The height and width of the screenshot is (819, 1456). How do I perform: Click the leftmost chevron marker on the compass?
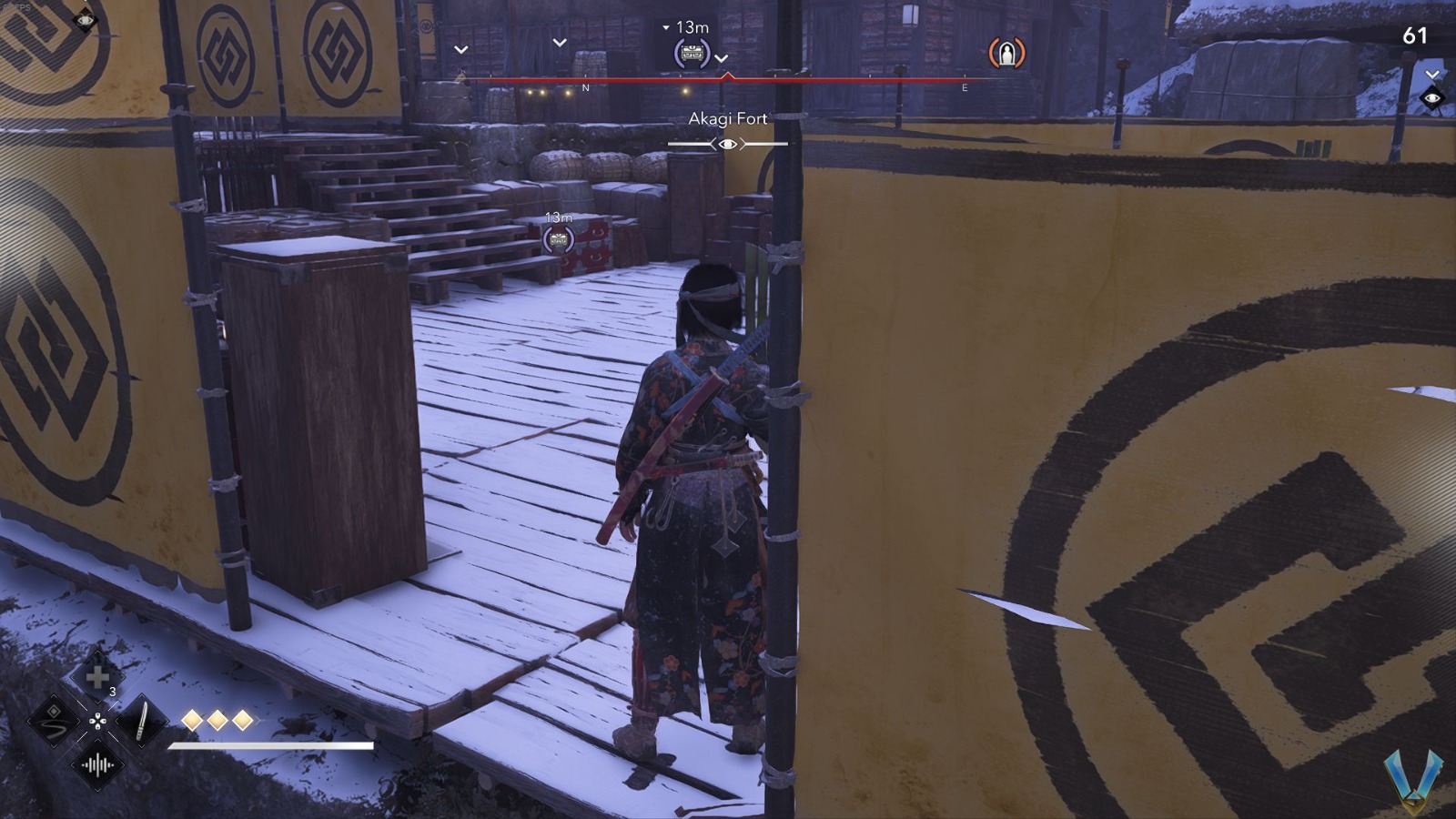[460, 50]
